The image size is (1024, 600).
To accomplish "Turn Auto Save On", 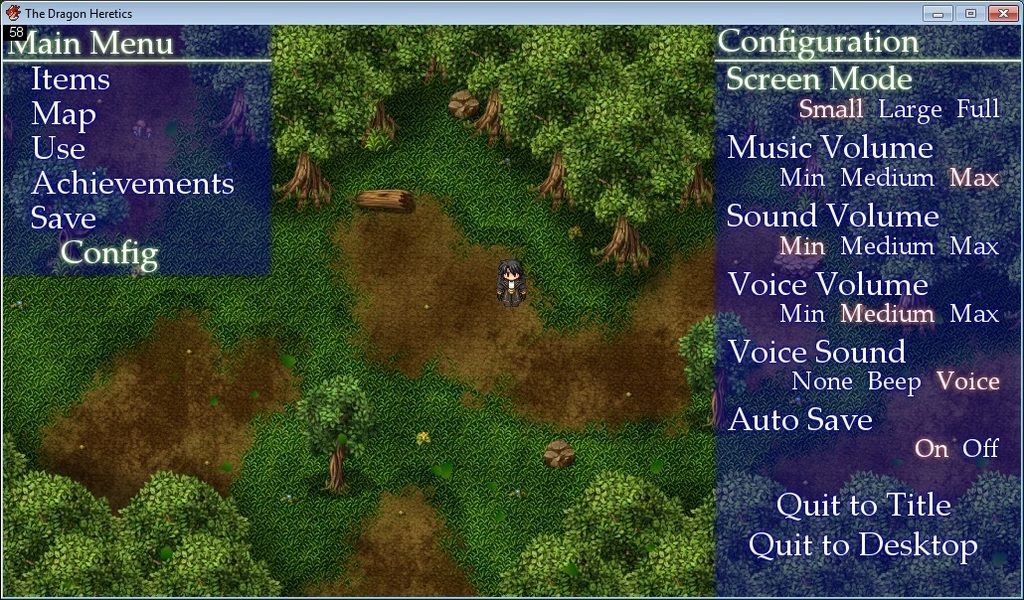I will (x=931, y=449).
